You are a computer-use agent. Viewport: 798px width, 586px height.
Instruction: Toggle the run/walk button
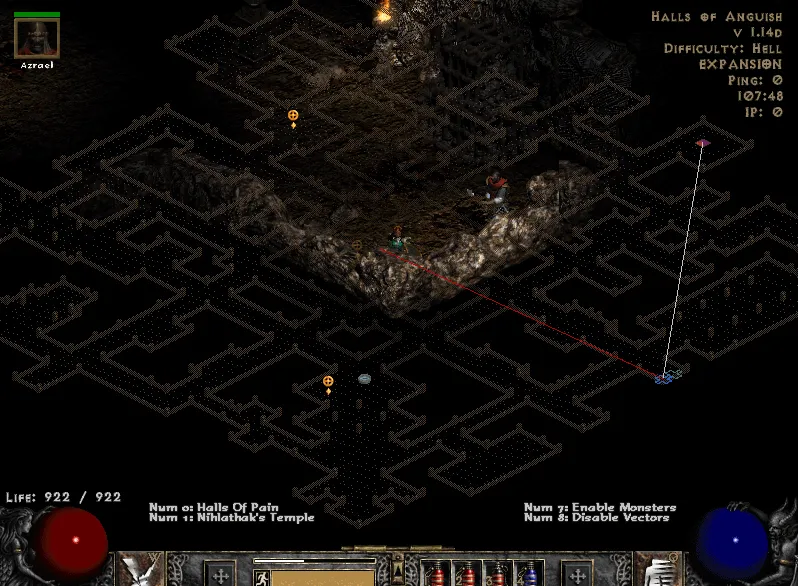tap(261, 577)
